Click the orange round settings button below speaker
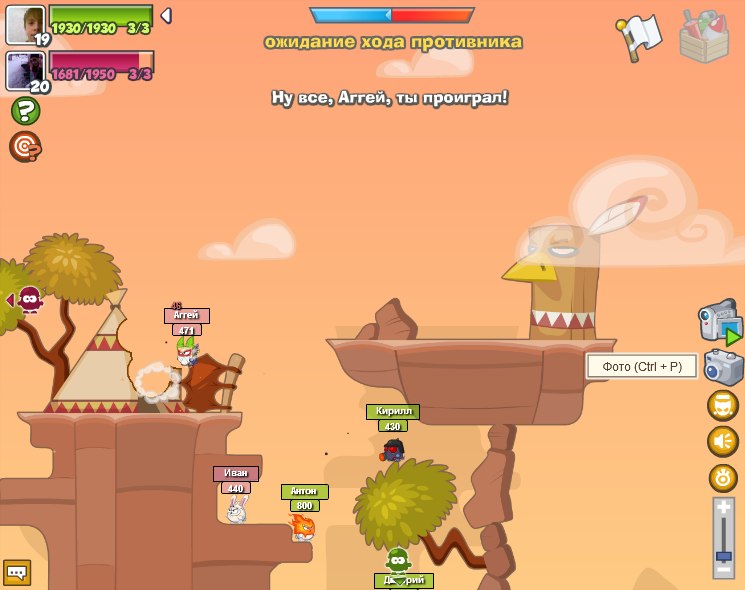Screen dimensions: 745x590 coord(723,478)
